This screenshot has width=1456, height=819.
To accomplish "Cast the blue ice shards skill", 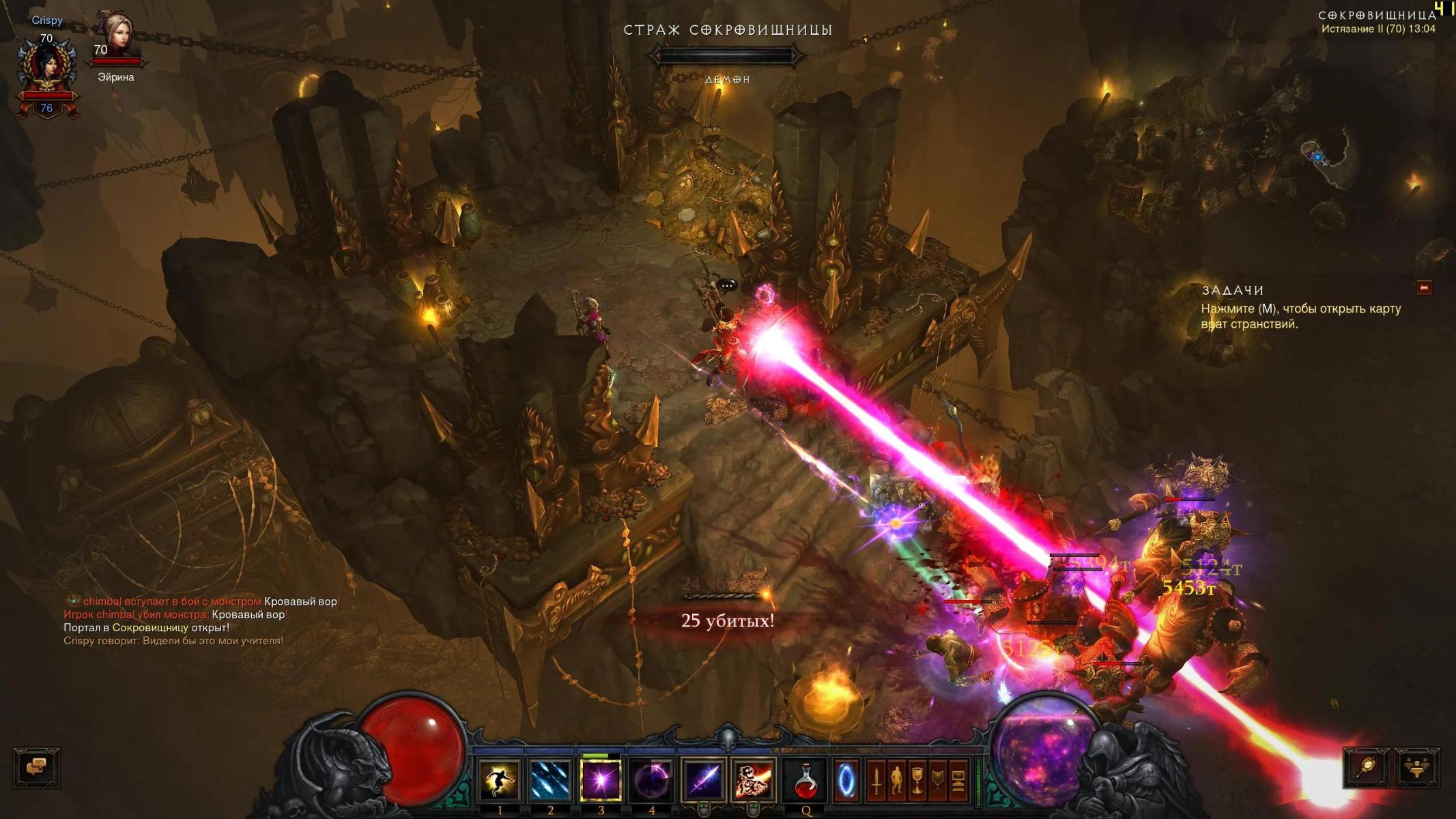I will 550,779.
